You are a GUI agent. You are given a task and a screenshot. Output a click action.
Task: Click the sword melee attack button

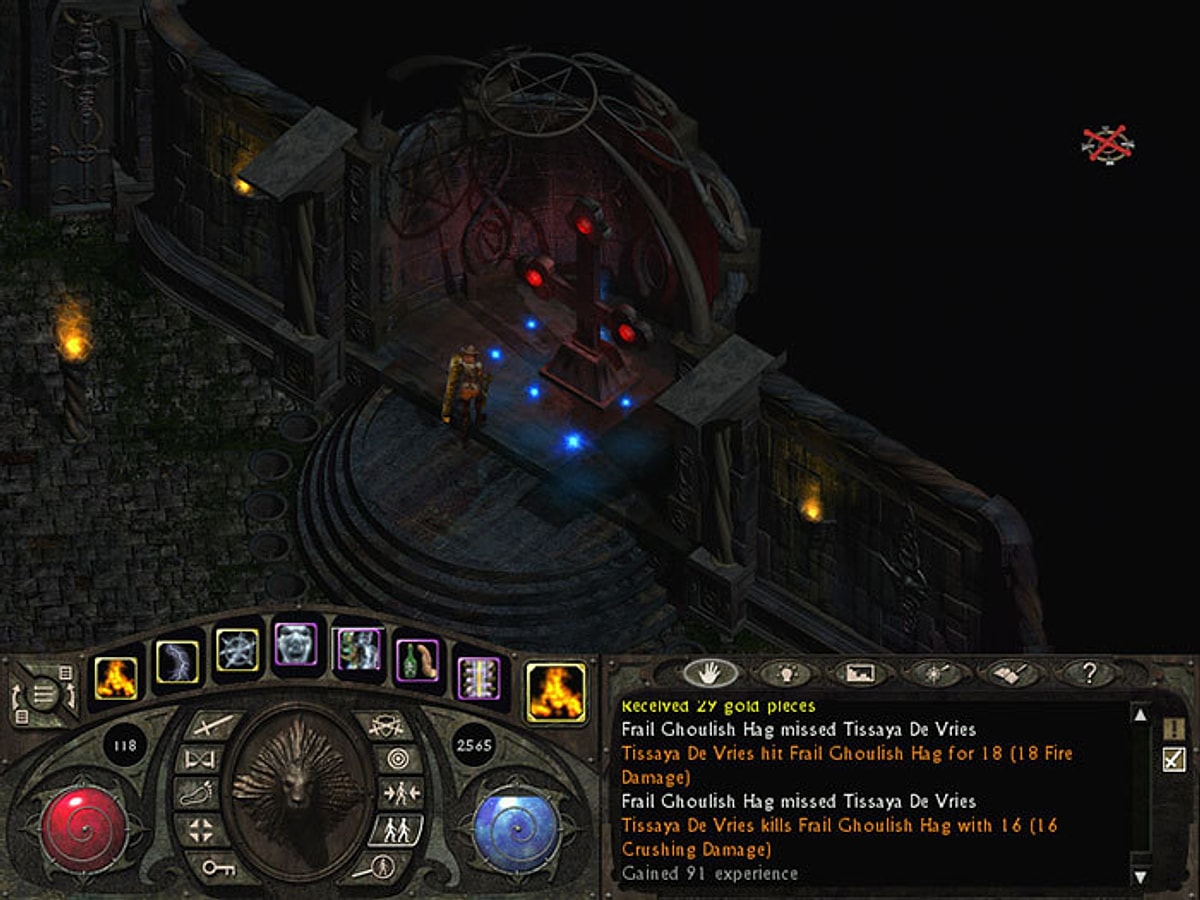click(214, 723)
